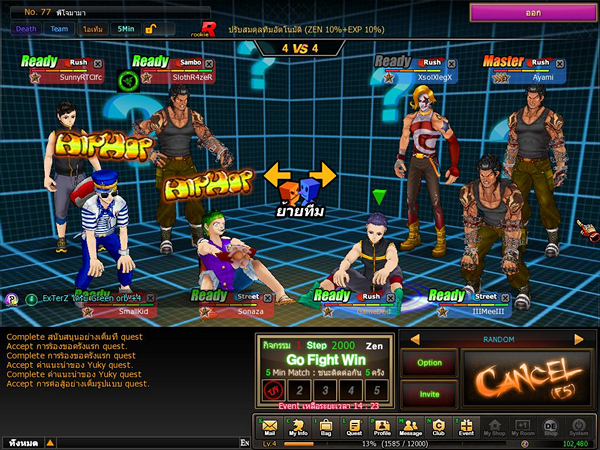Change the 5Min match time setting
This screenshot has width=600, height=450.
pyautogui.click(x=125, y=29)
